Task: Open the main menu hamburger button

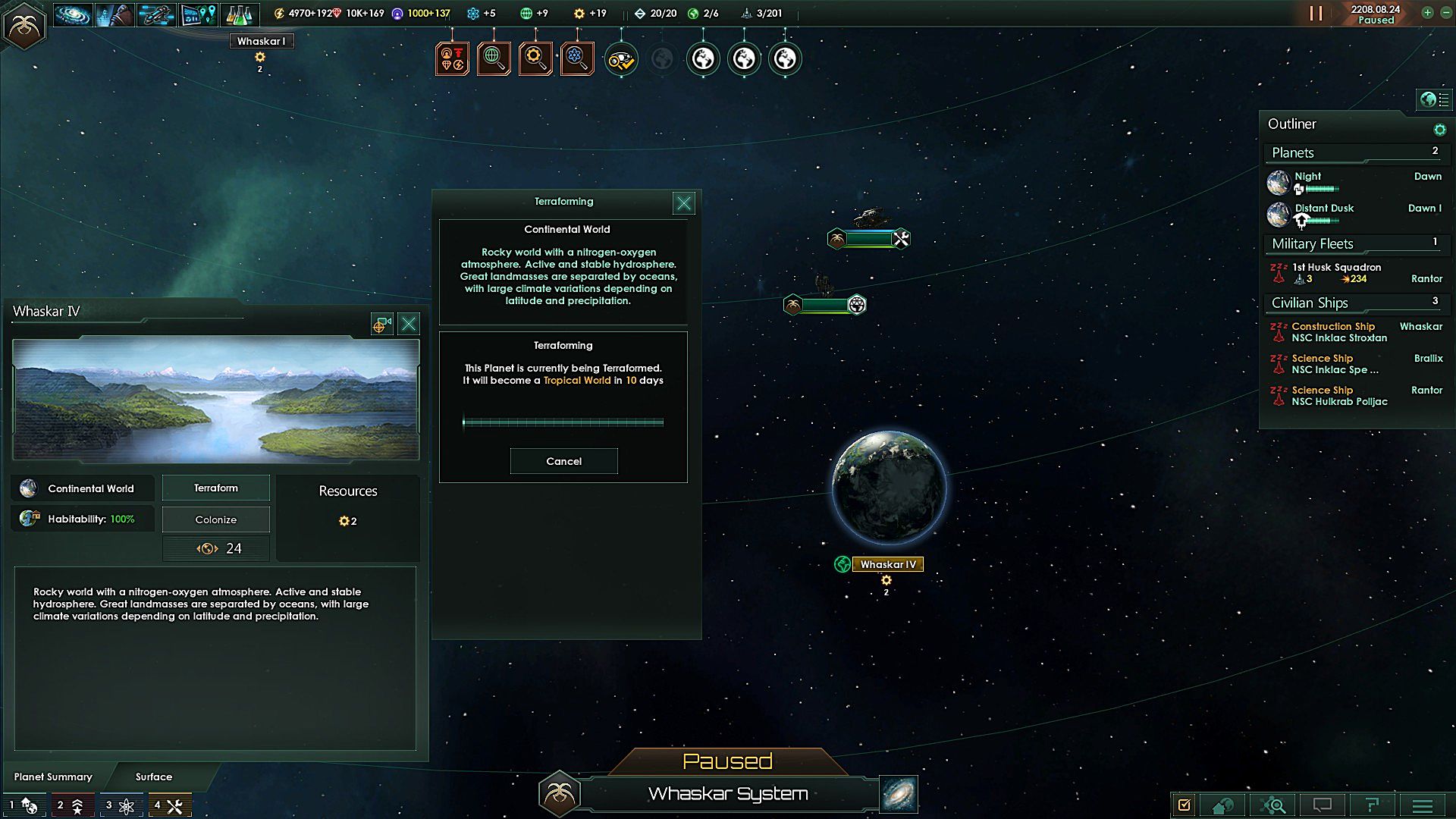Action: [1423, 805]
